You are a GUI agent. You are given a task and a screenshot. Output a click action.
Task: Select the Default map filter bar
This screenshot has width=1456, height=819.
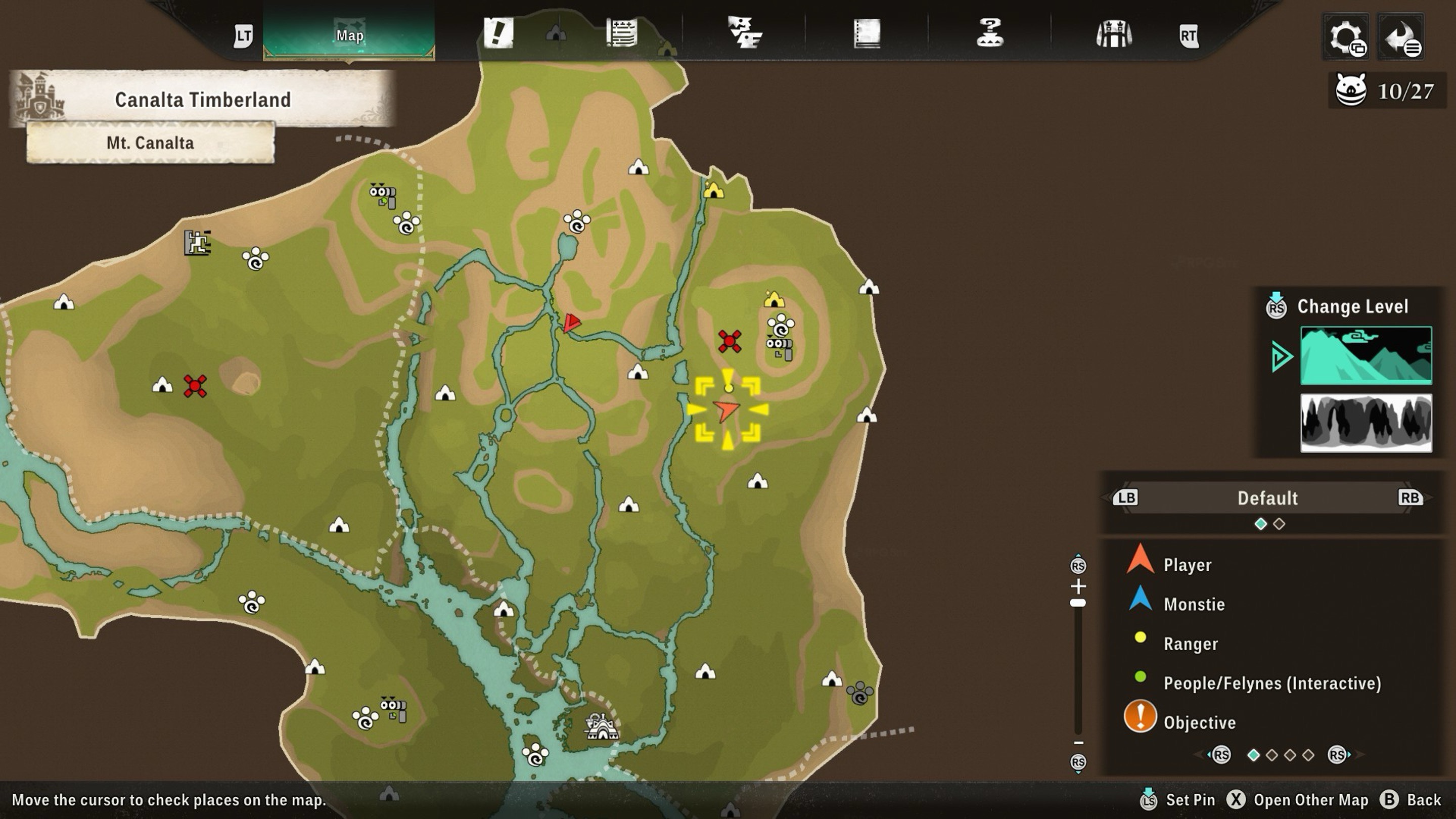(1267, 498)
